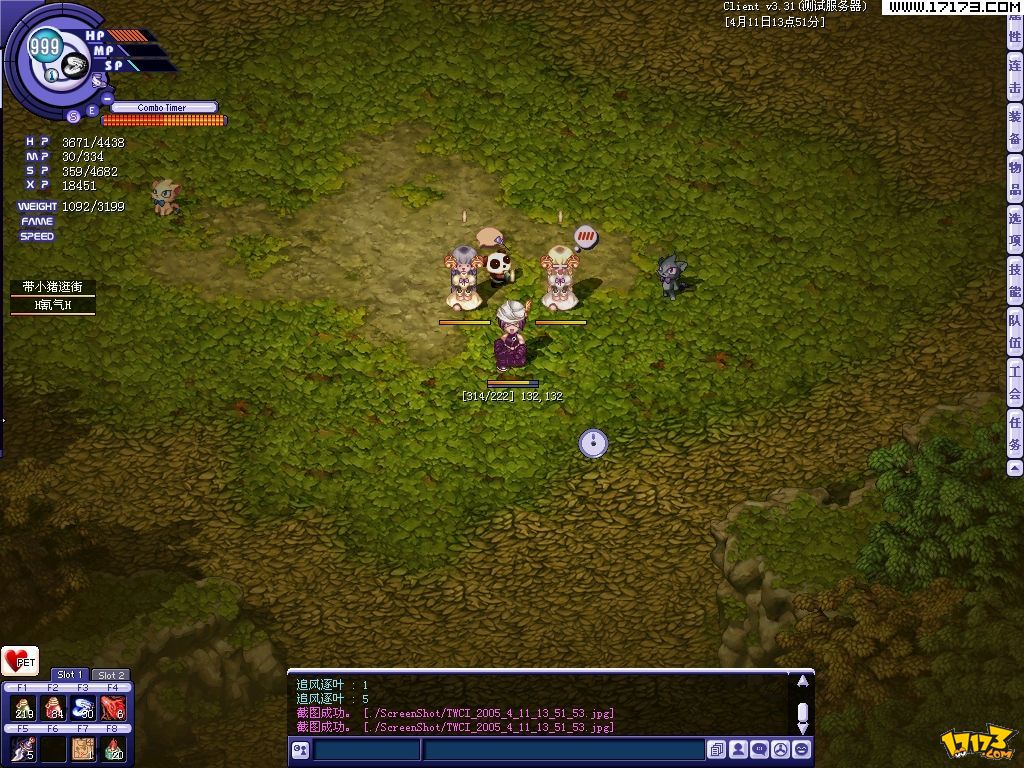The image size is (1024, 768).
Task: Open the PET heart button
Action: tap(20, 661)
